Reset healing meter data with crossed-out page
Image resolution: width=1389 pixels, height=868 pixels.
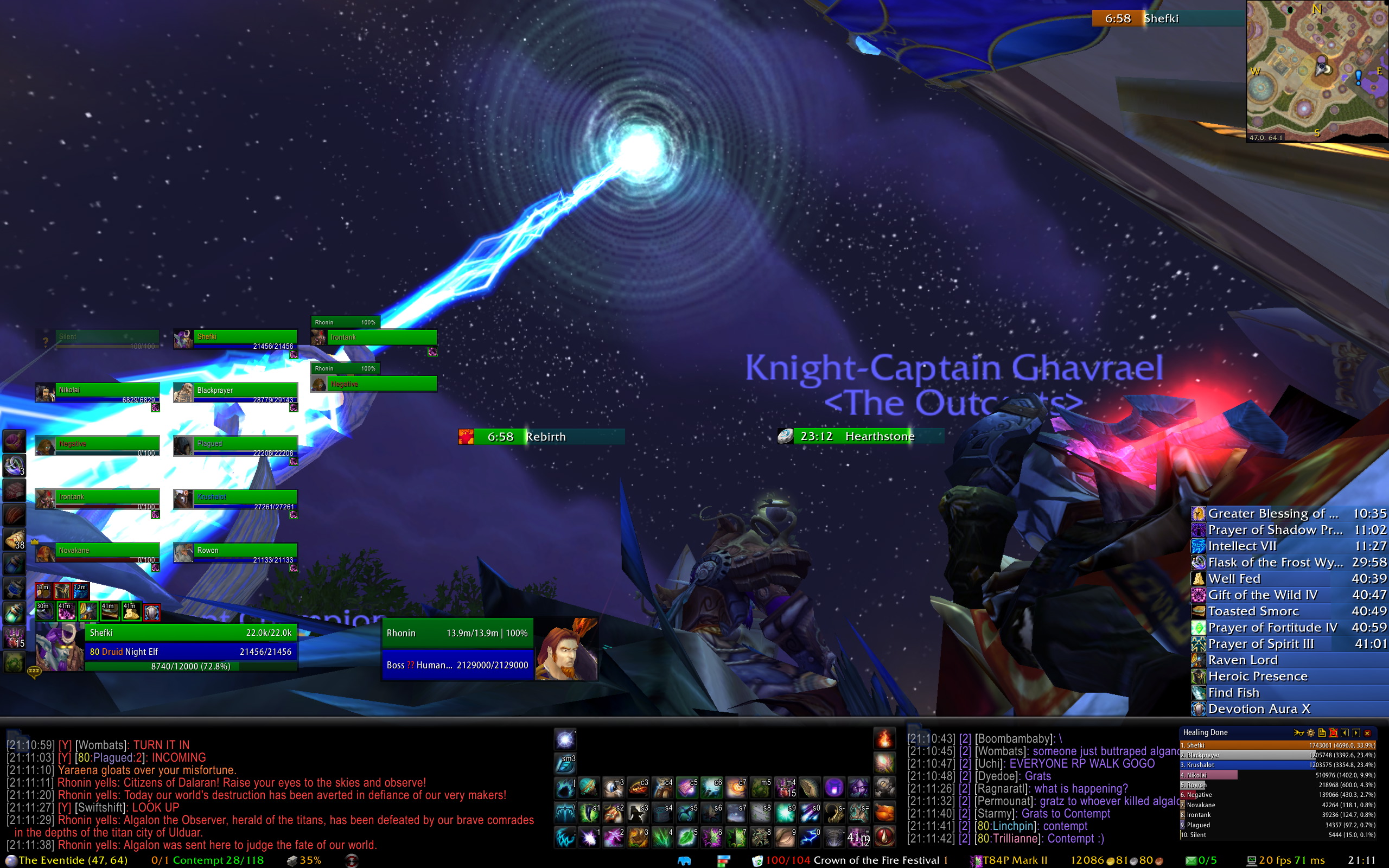pos(1333,733)
